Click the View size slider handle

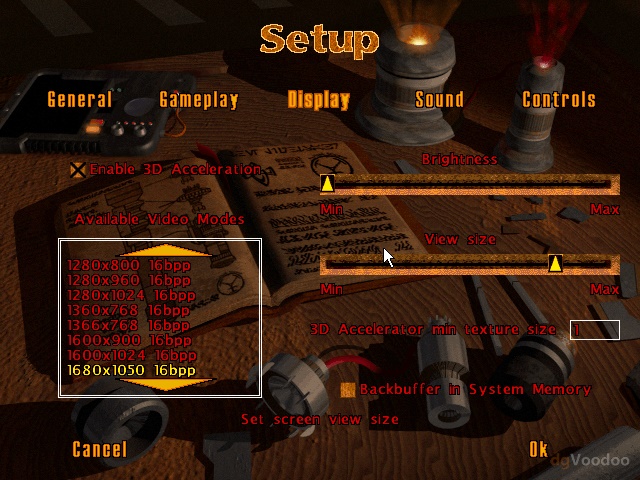pos(555,263)
